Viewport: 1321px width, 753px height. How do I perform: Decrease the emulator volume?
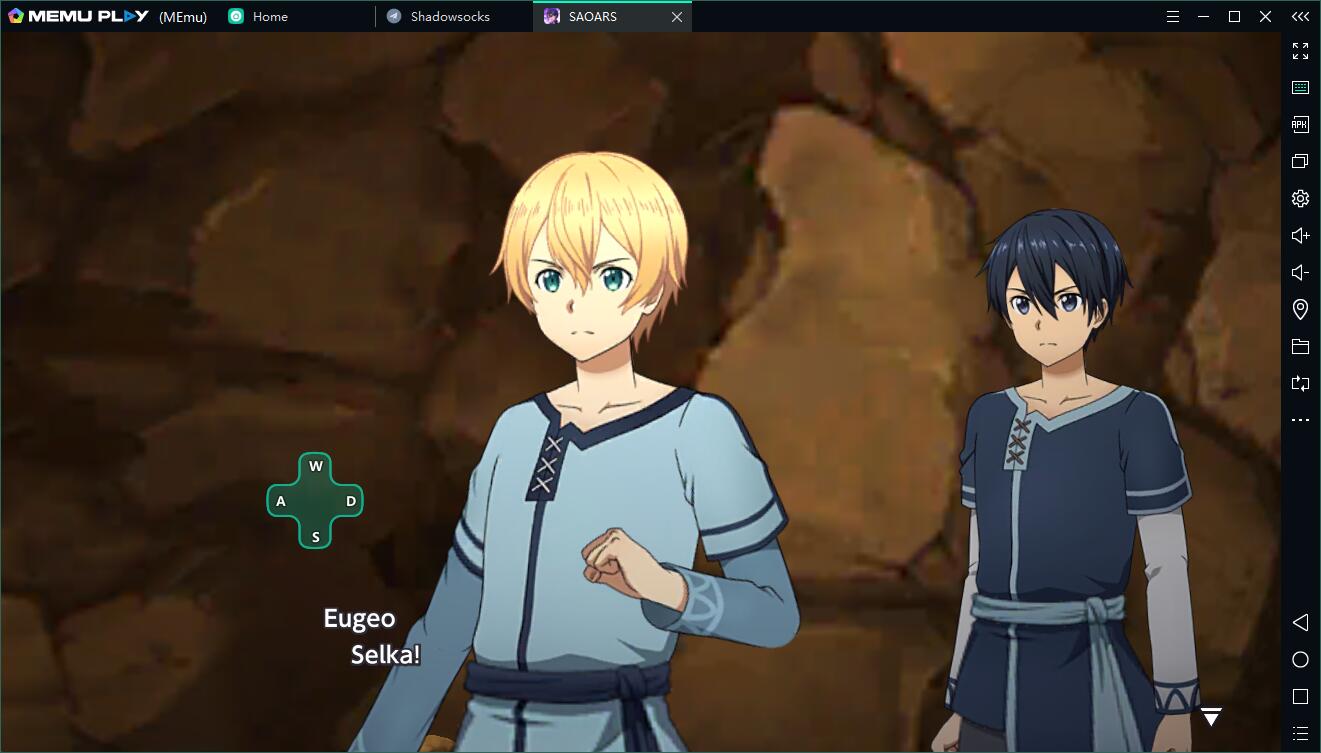pyautogui.click(x=1300, y=271)
